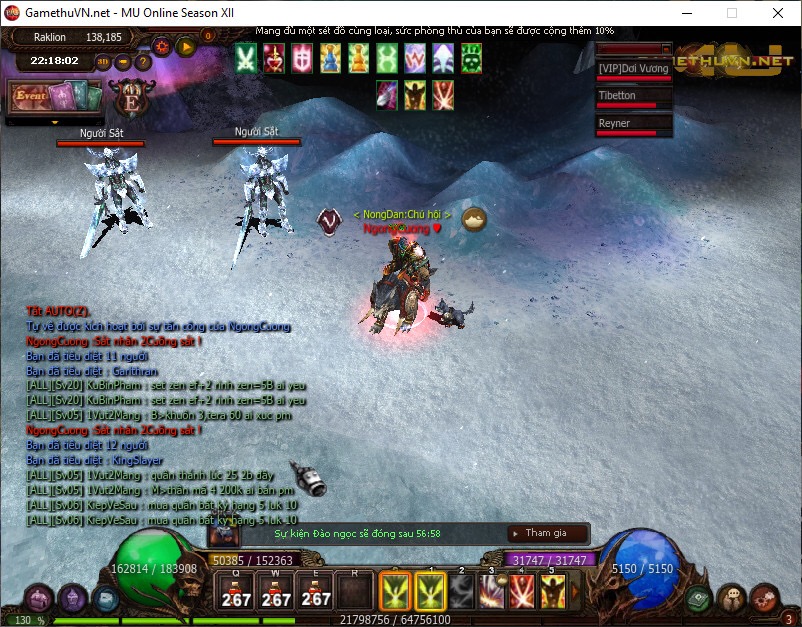The width and height of the screenshot is (802, 627).
Task: Open the red gears system menu
Action: click(x=763, y=598)
